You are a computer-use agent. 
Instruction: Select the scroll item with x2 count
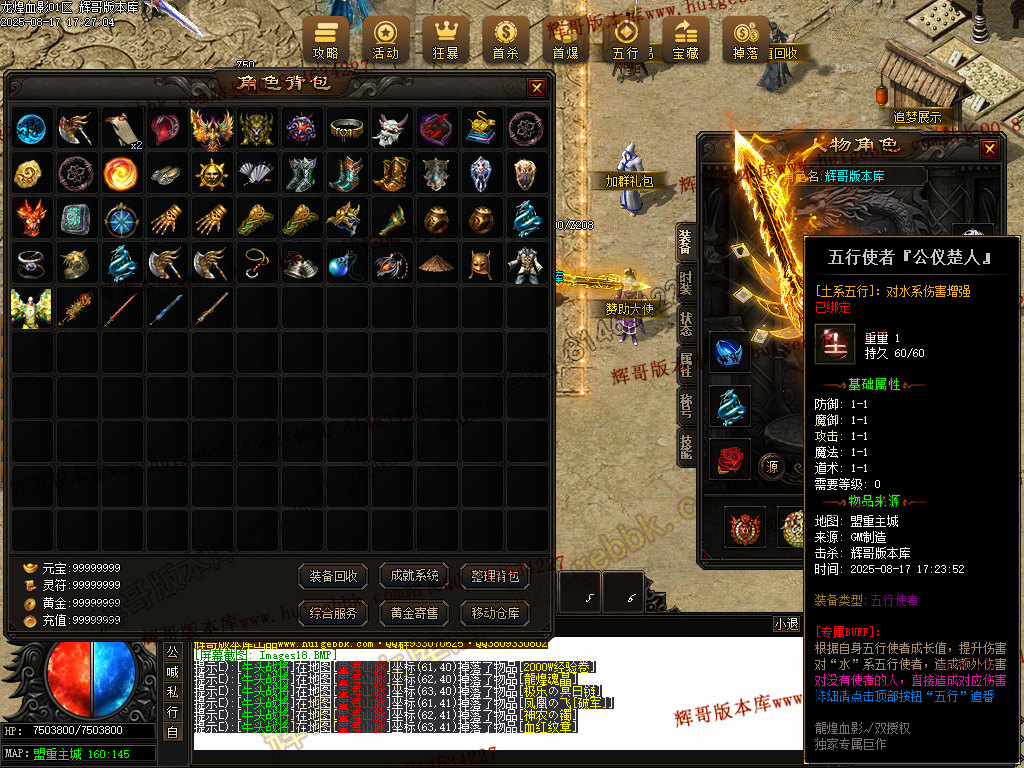[123, 129]
